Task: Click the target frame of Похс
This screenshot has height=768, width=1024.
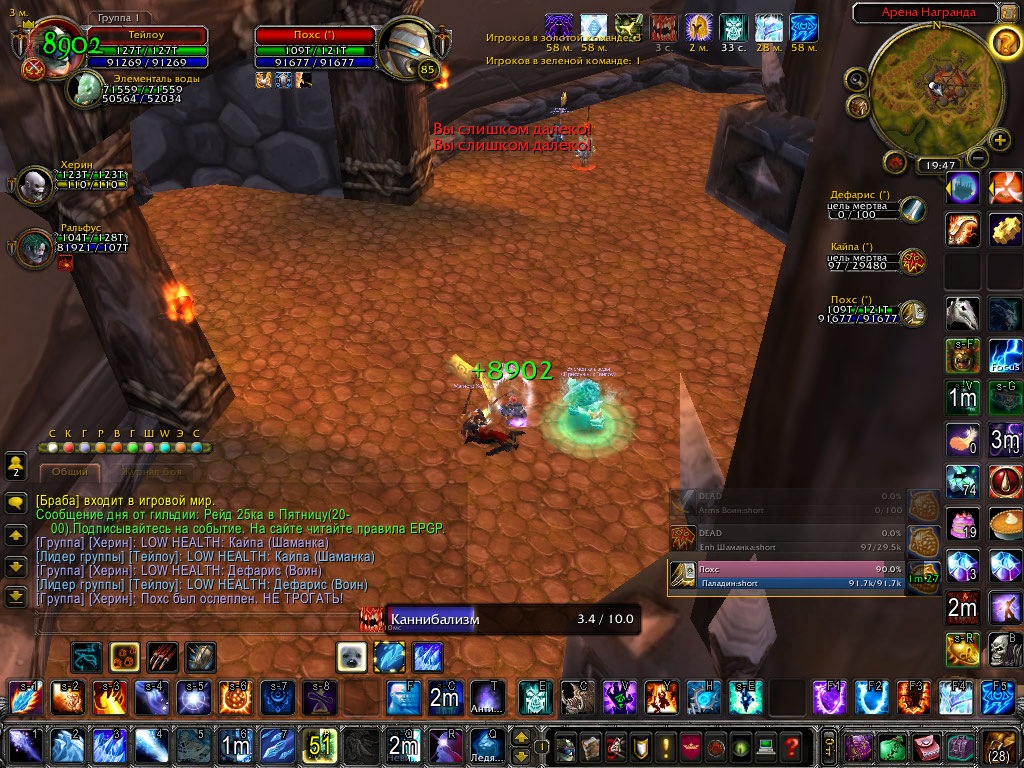Action: [315, 48]
